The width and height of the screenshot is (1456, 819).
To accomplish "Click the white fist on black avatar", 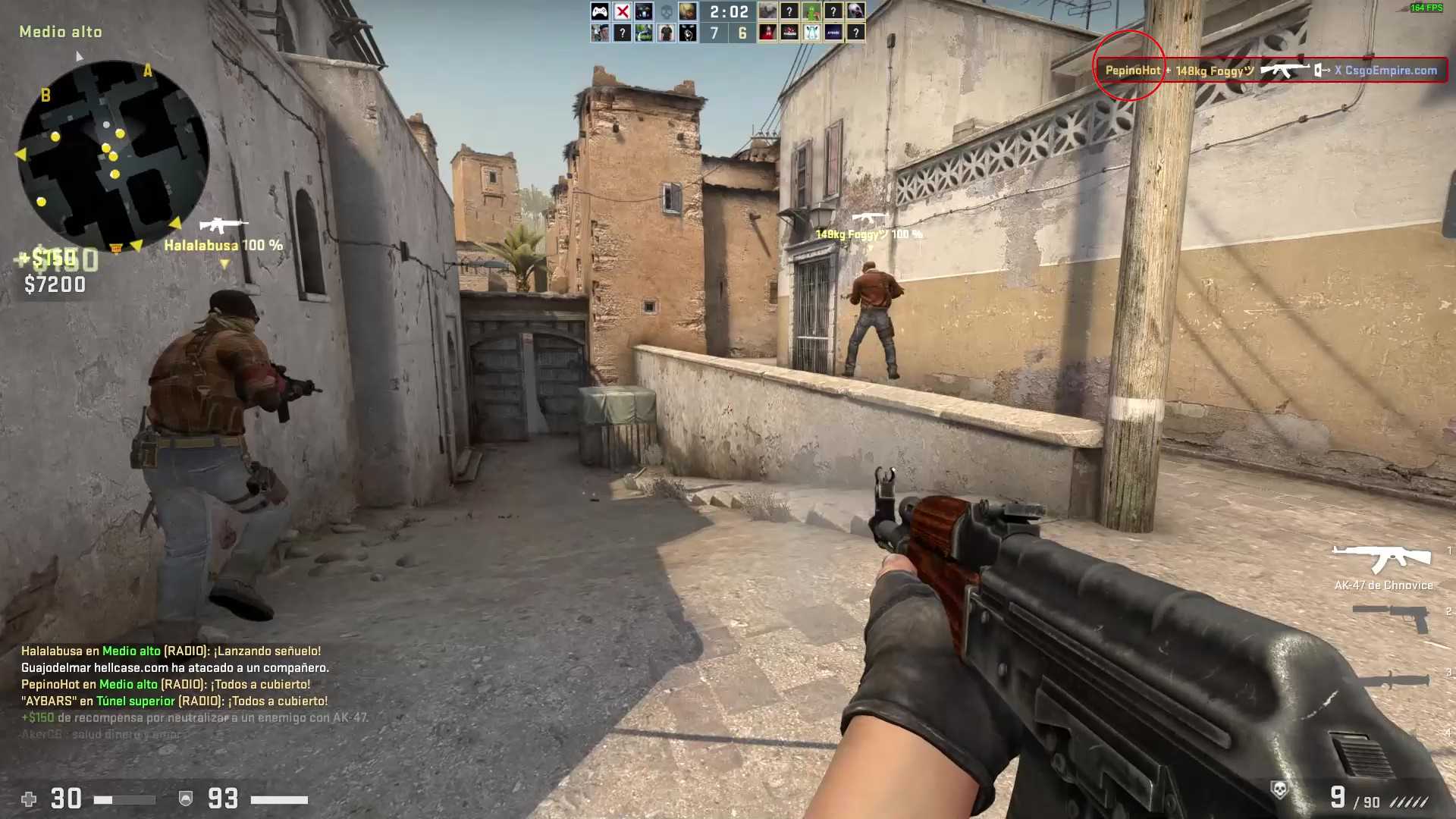I will 688,33.
